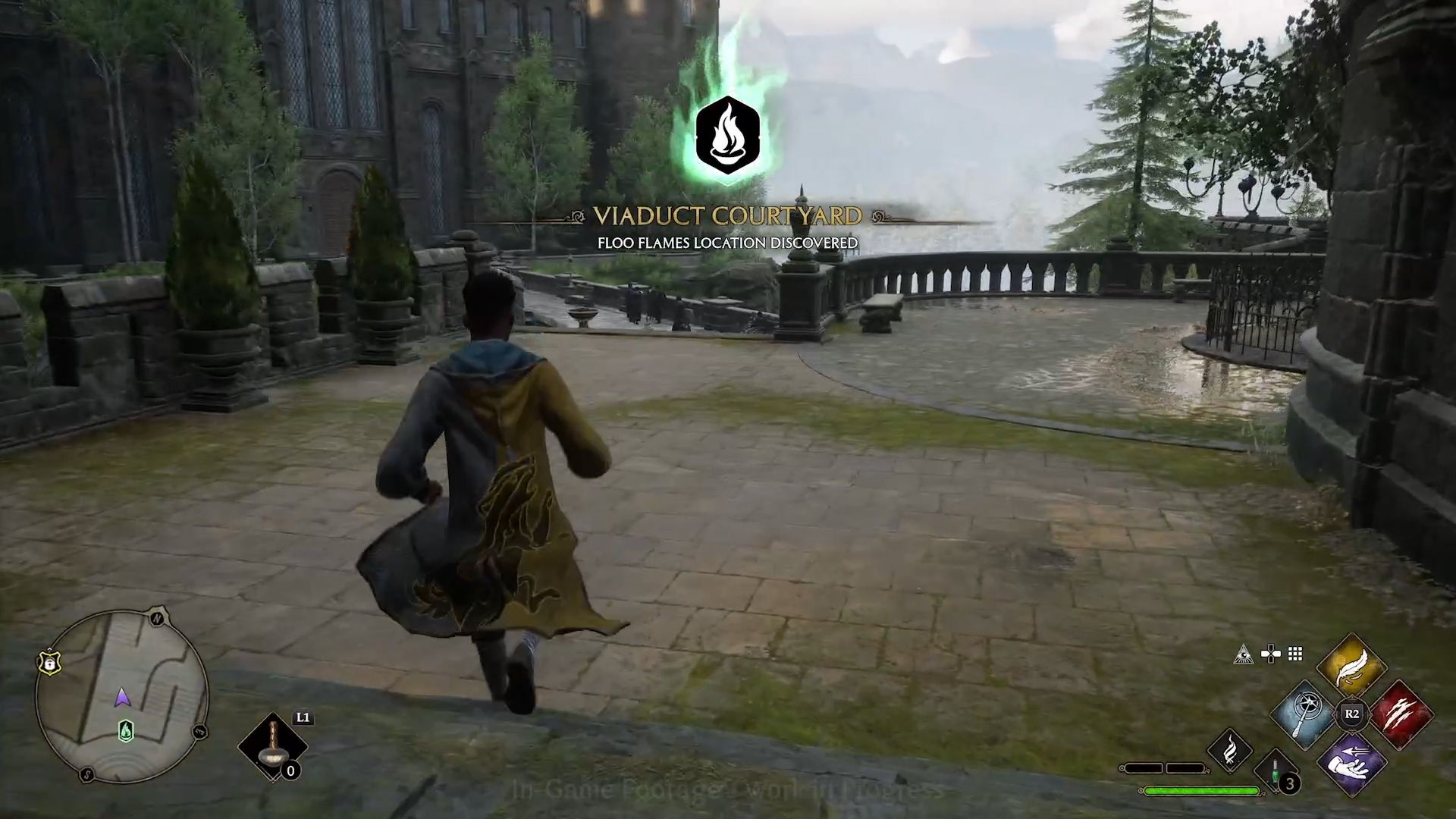
Task: Click the green Floo flame marker on minimap
Action: click(126, 732)
